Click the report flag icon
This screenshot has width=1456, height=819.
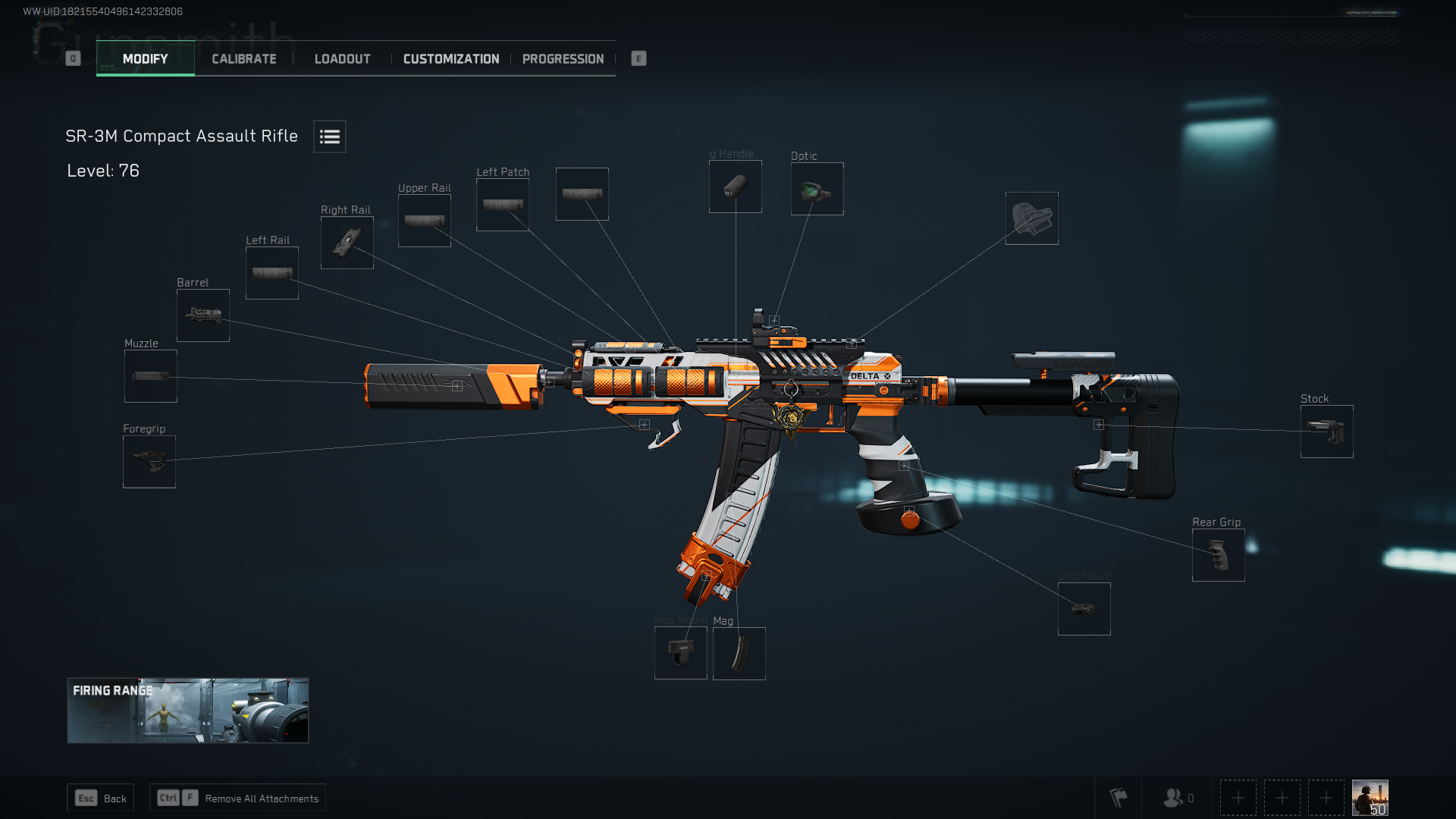[x=1118, y=797]
